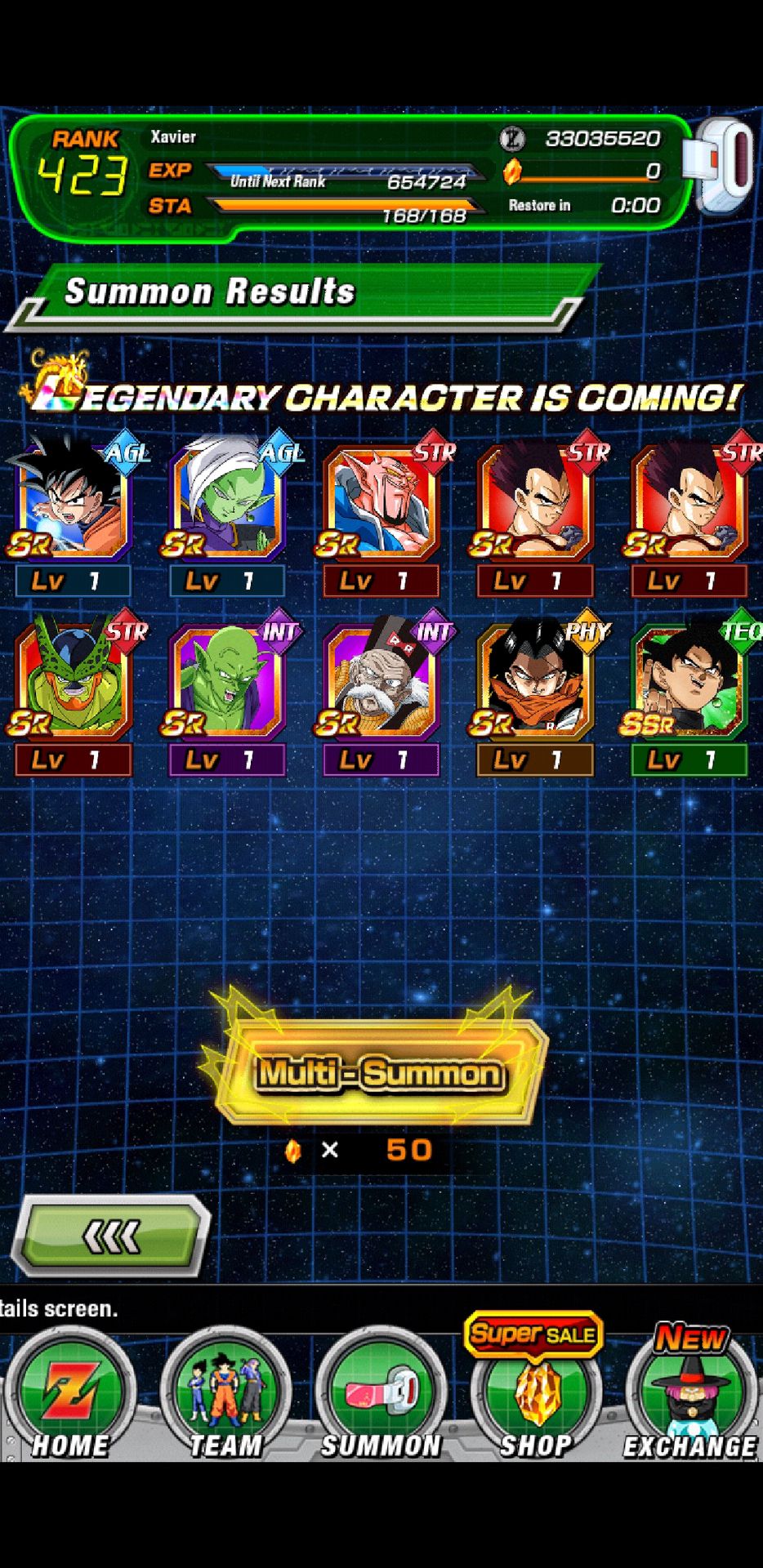Image resolution: width=763 pixels, height=1568 pixels.
Task: Tap the Multi-Summon button
Action: click(380, 1072)
